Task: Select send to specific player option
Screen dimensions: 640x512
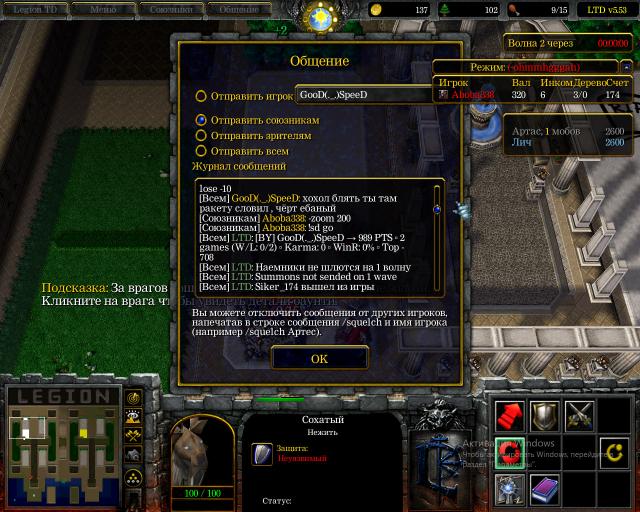Action: [201, 96]
